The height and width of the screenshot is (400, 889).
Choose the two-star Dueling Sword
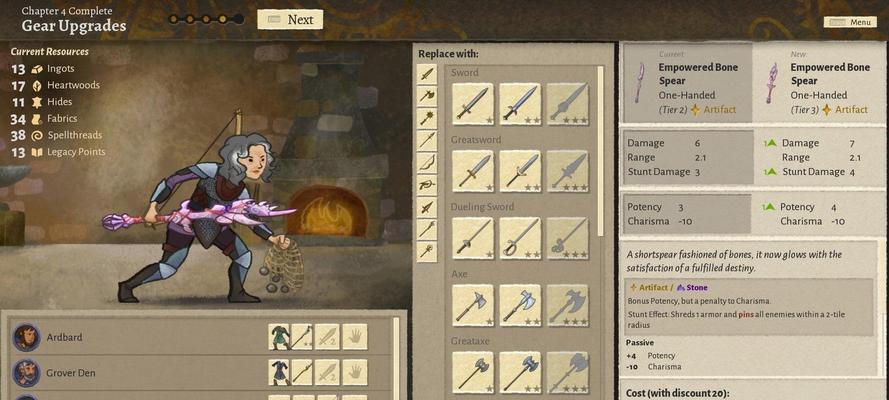coord(520,238)
